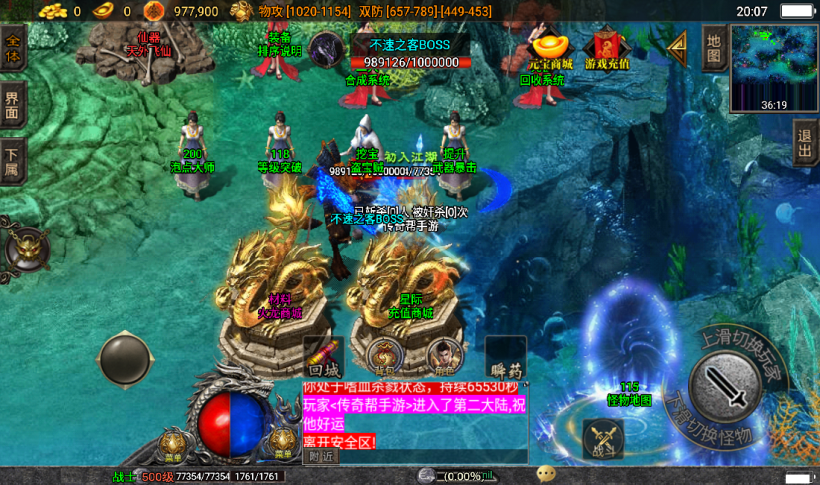The height and width of the screenshot is (485, 820).
Task: Select the 不速之客BOSS target portrait
Action: 326,49
